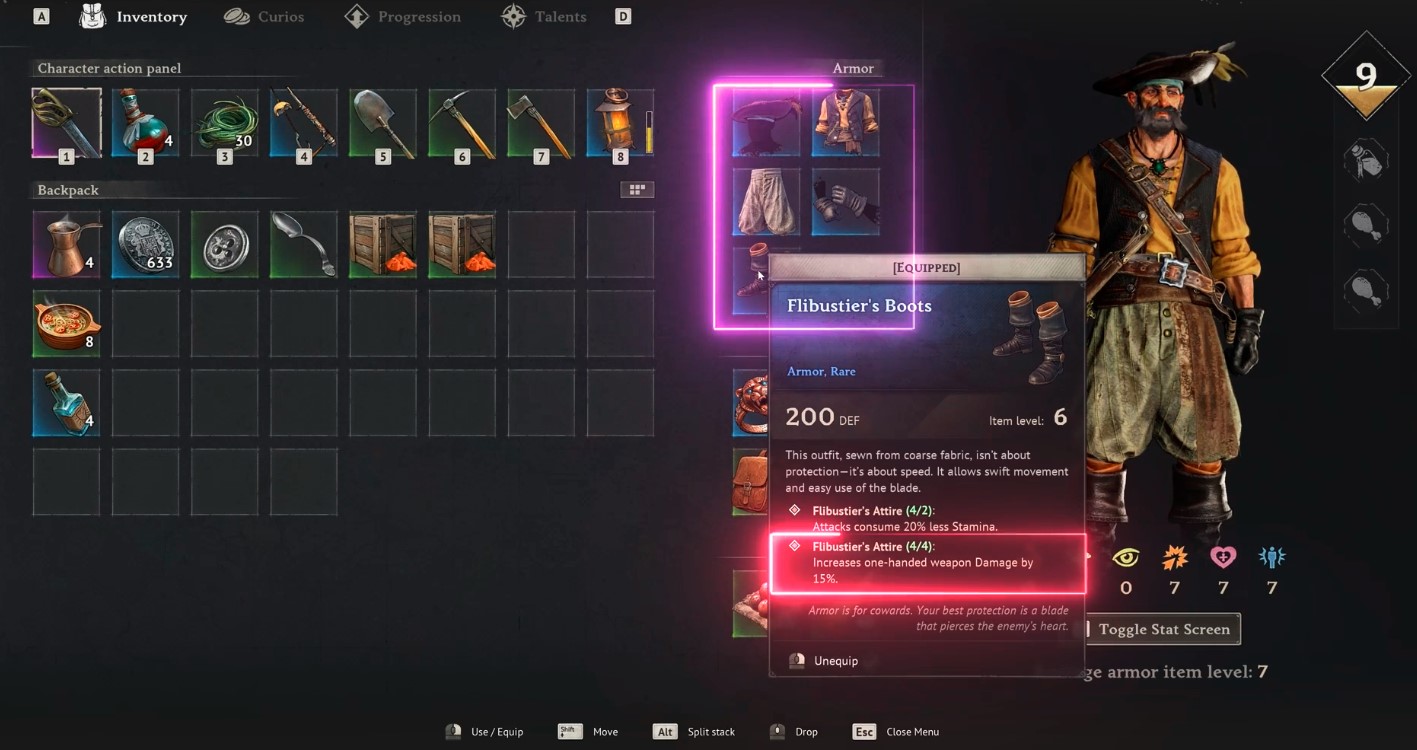Select the equipped gloves armor slot
Viewport: 1417px width, 750px height.
pyautogui.click(x=846, y=202)
